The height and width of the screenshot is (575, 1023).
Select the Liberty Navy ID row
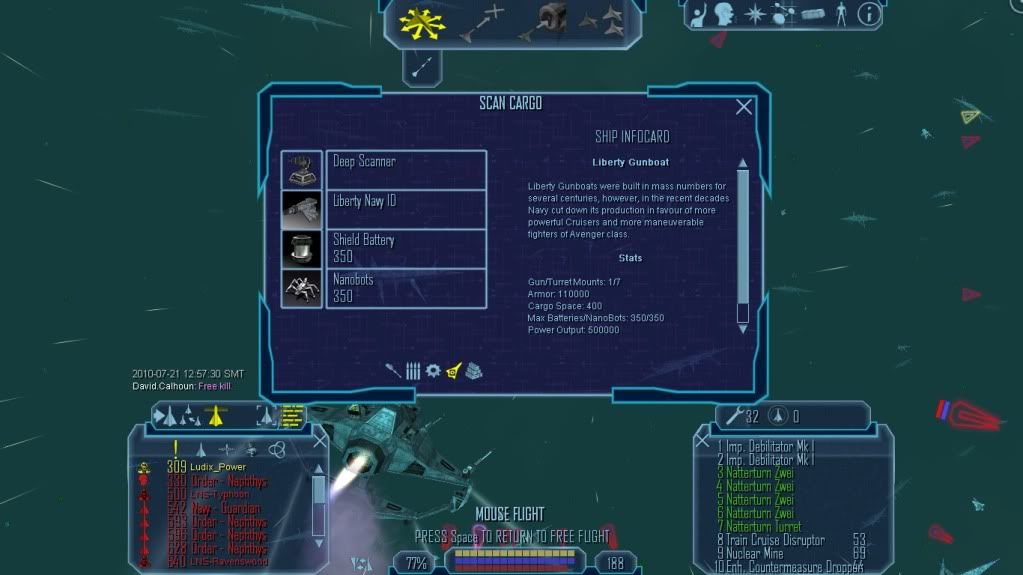pos(406,208)
